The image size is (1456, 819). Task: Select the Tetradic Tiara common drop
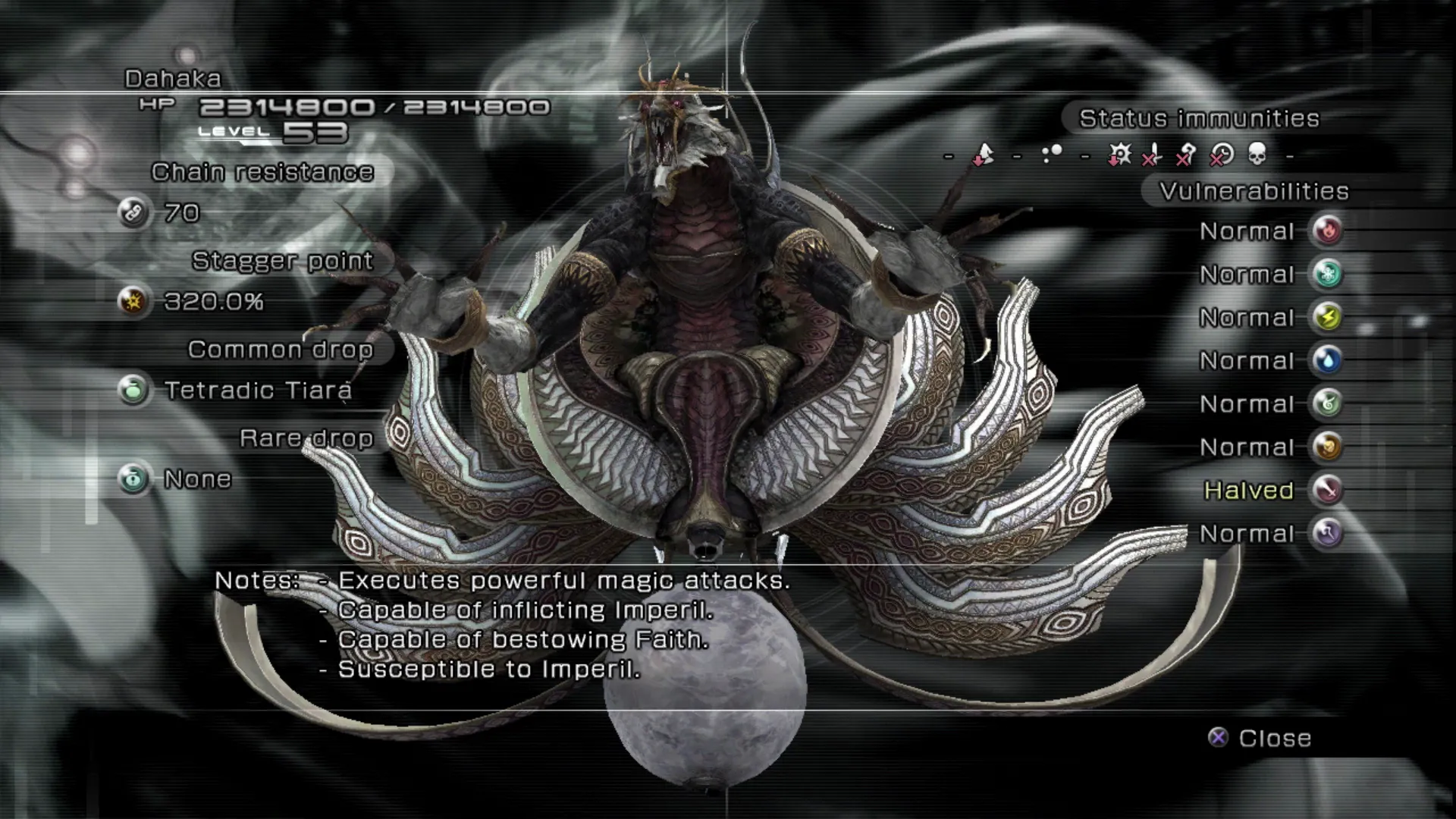tap(258, 391)
